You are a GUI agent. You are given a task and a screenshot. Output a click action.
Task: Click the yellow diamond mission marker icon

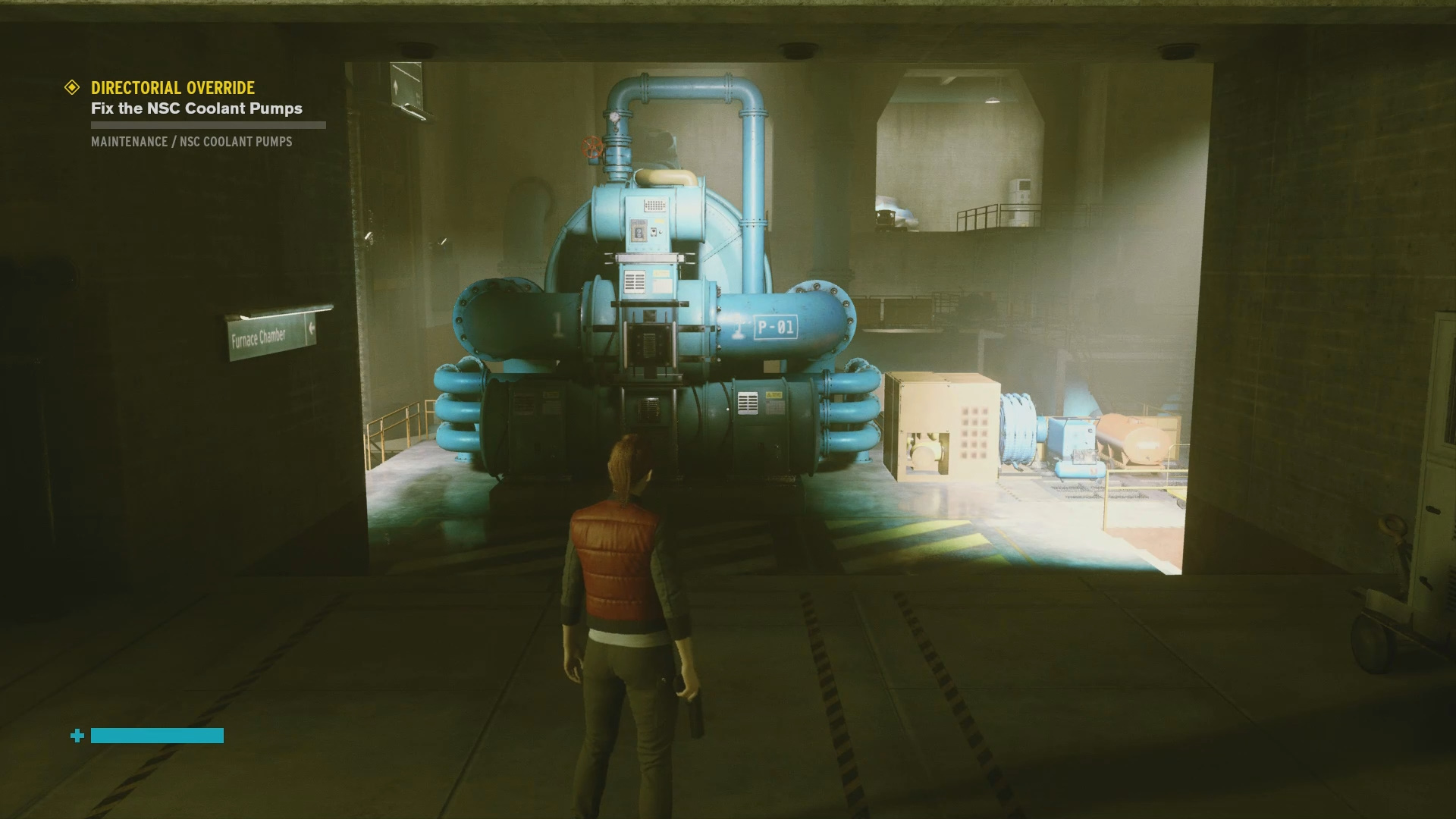[72, 88]
